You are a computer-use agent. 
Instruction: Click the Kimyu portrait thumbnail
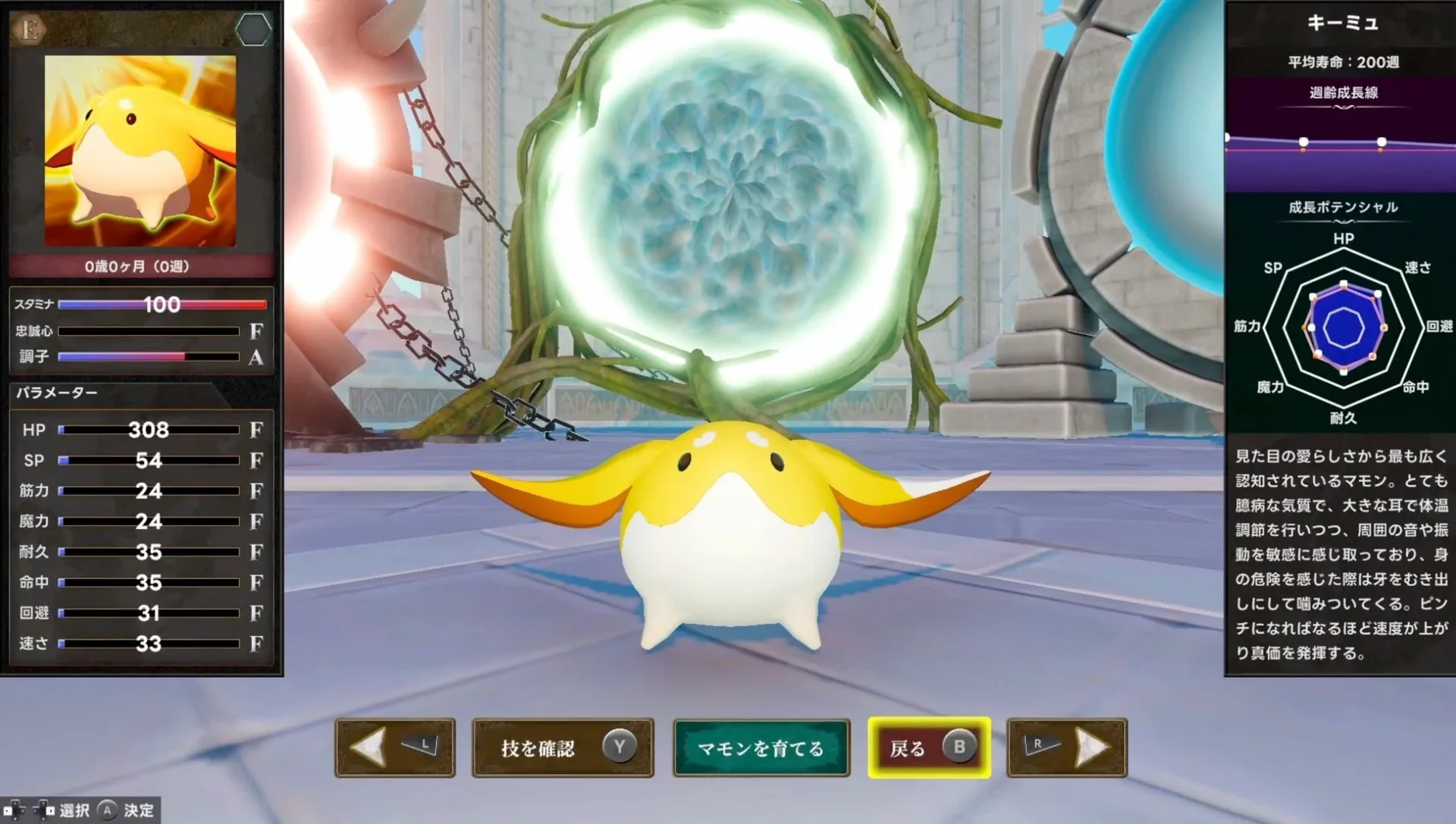click(x=141, y=150)
